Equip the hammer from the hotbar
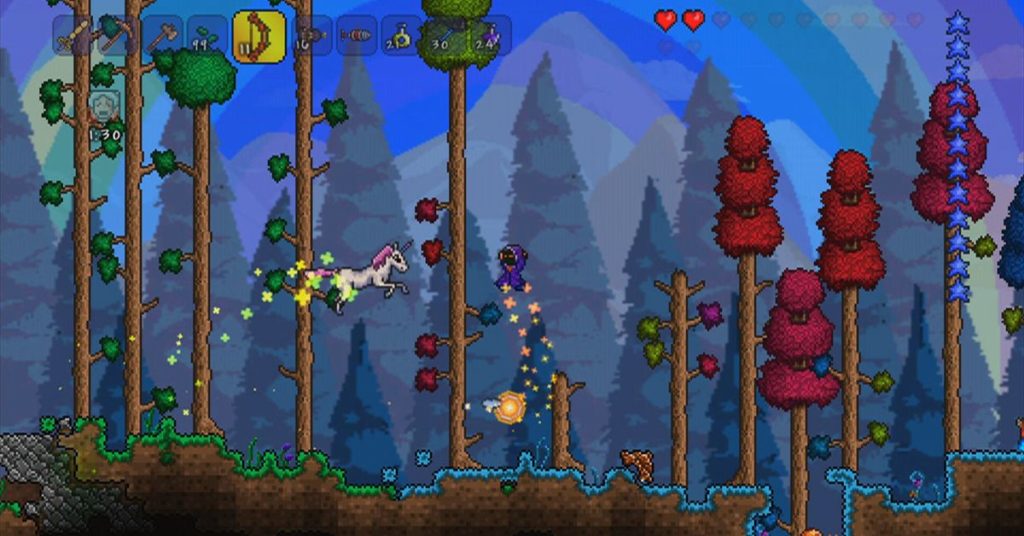The height and width of the screenshot is (536, 1024). pos(162,37)
